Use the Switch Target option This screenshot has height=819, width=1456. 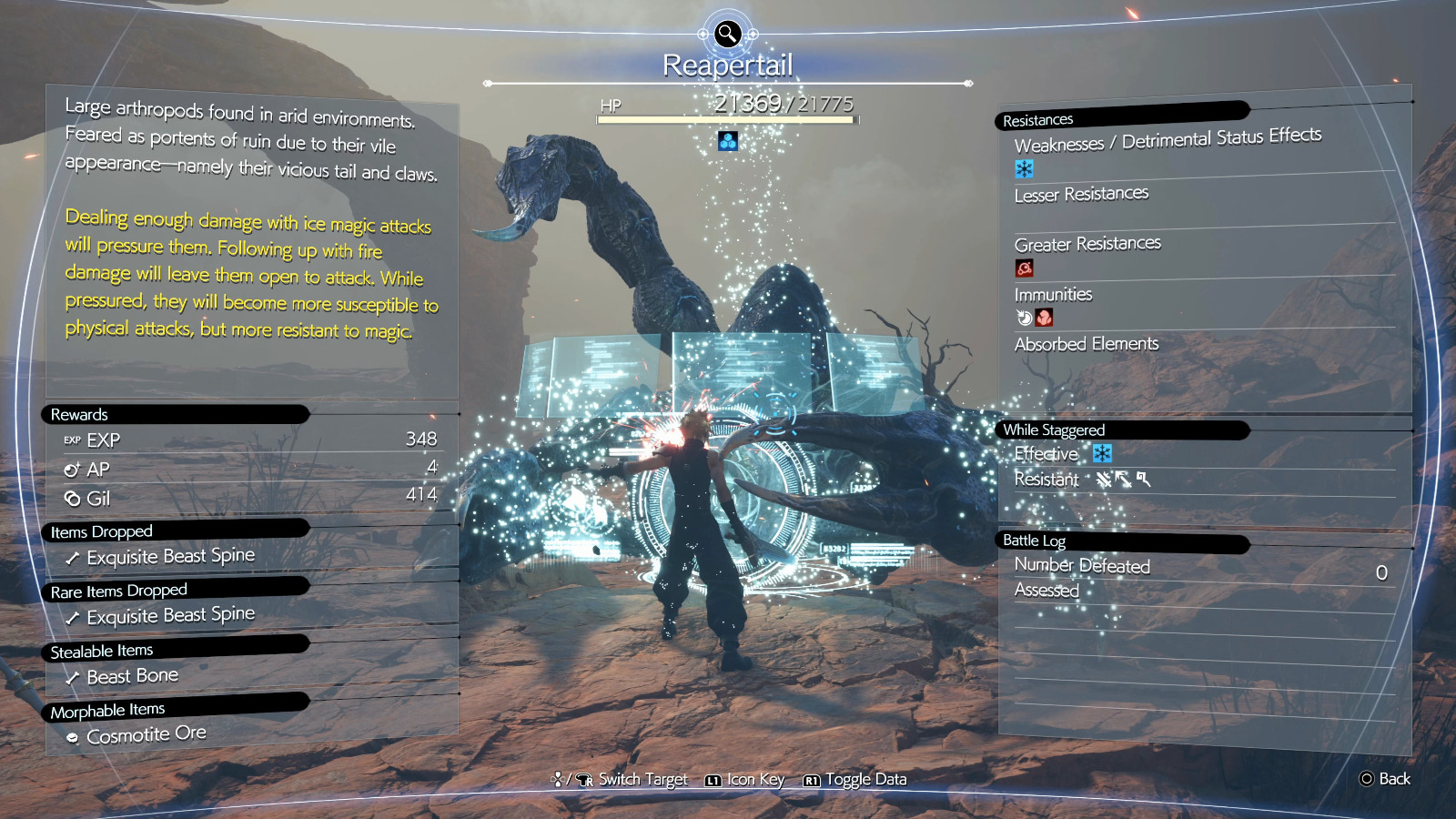point(621,780)
